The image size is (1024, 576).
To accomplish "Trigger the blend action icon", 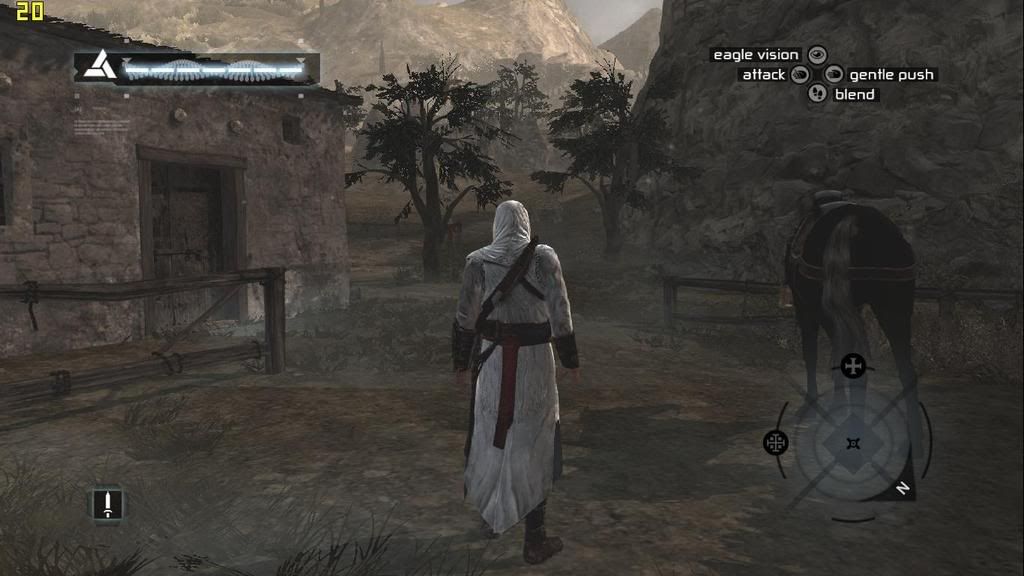I will tap(818, 94).
